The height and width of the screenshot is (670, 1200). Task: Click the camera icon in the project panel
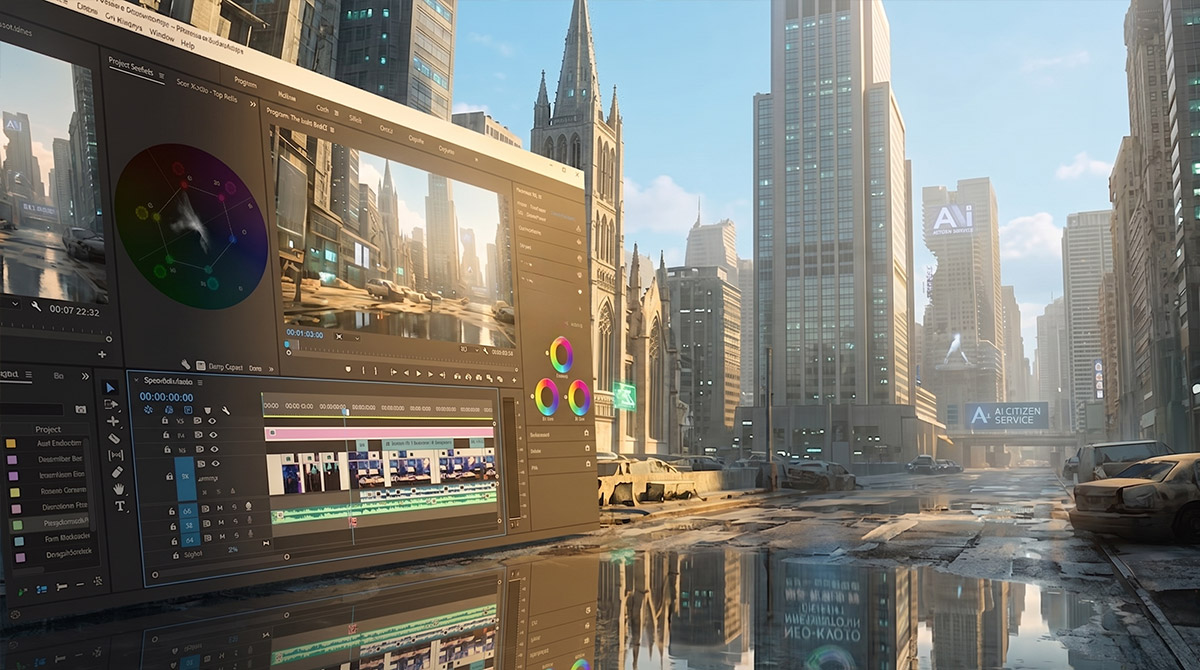coord(81,409)
